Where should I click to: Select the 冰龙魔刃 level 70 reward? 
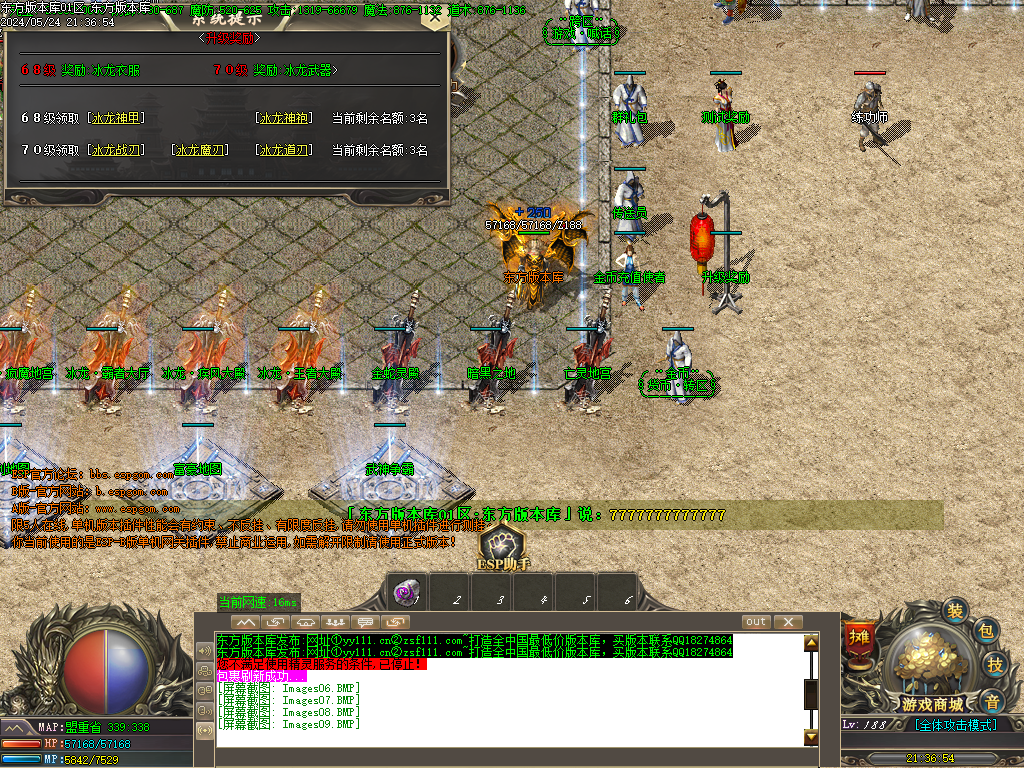point(201,150)
